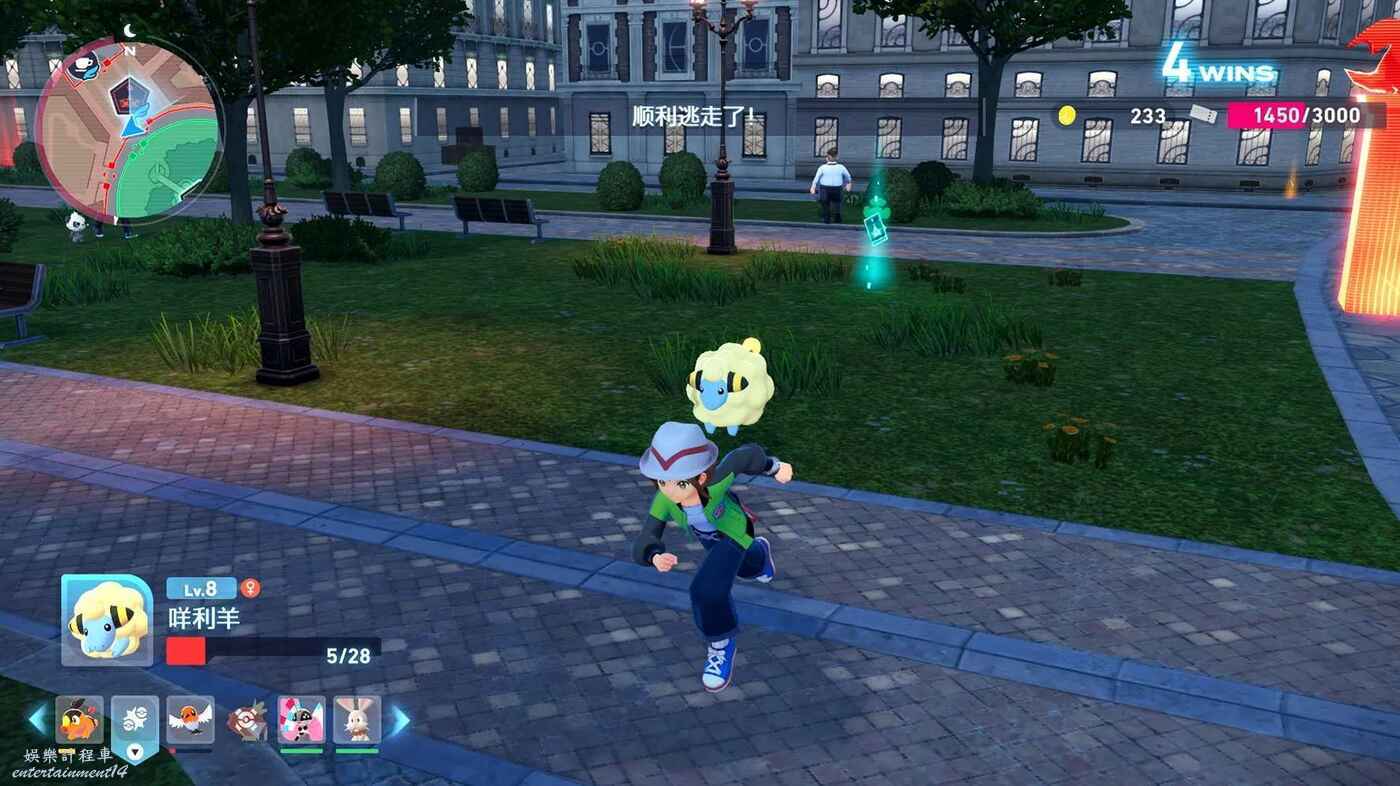Choose the Bunnelby party slot
1400x786 pixels.
tap(357, 719)
